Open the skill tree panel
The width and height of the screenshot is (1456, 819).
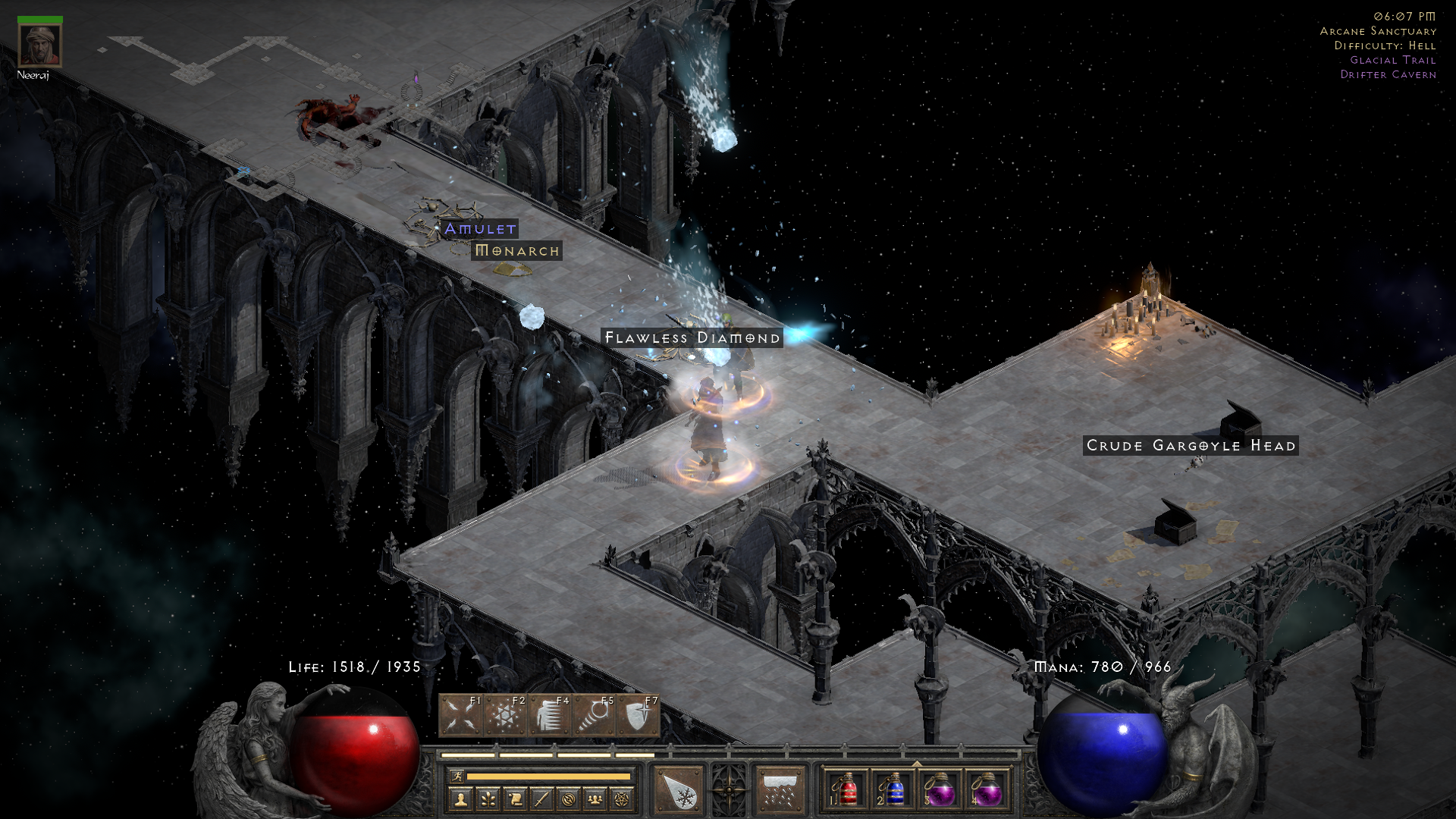coord(489,798)
